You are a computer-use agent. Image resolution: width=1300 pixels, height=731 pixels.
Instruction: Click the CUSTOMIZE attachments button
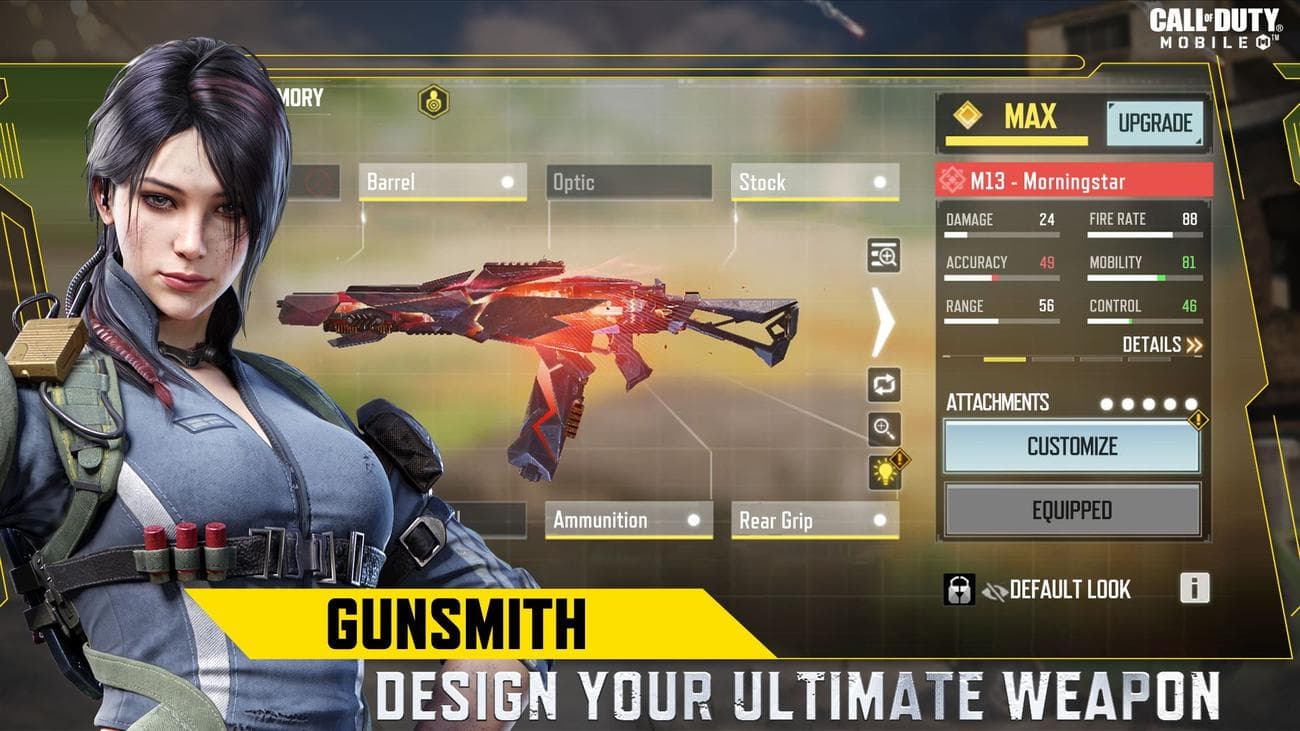1073,446
